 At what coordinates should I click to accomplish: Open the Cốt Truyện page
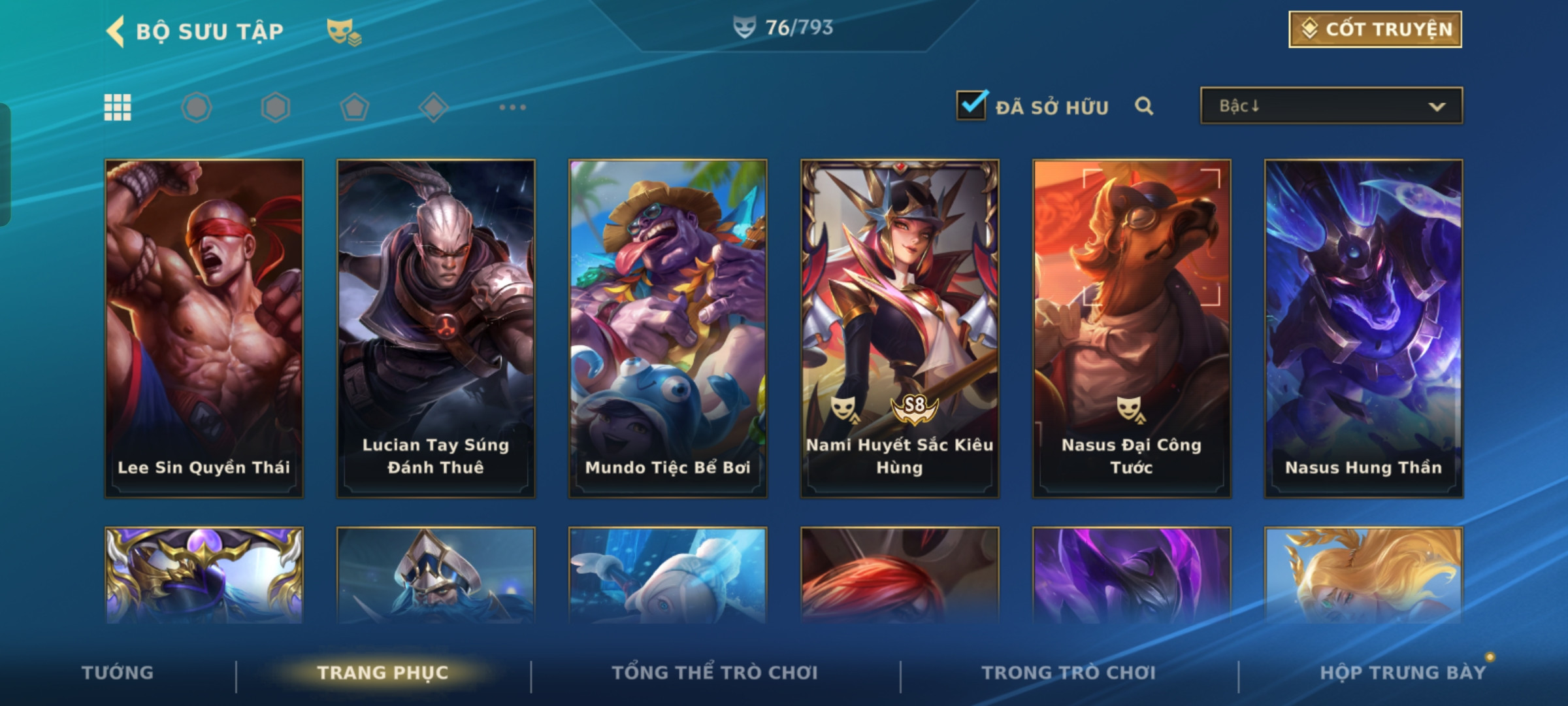[1375, 29]
